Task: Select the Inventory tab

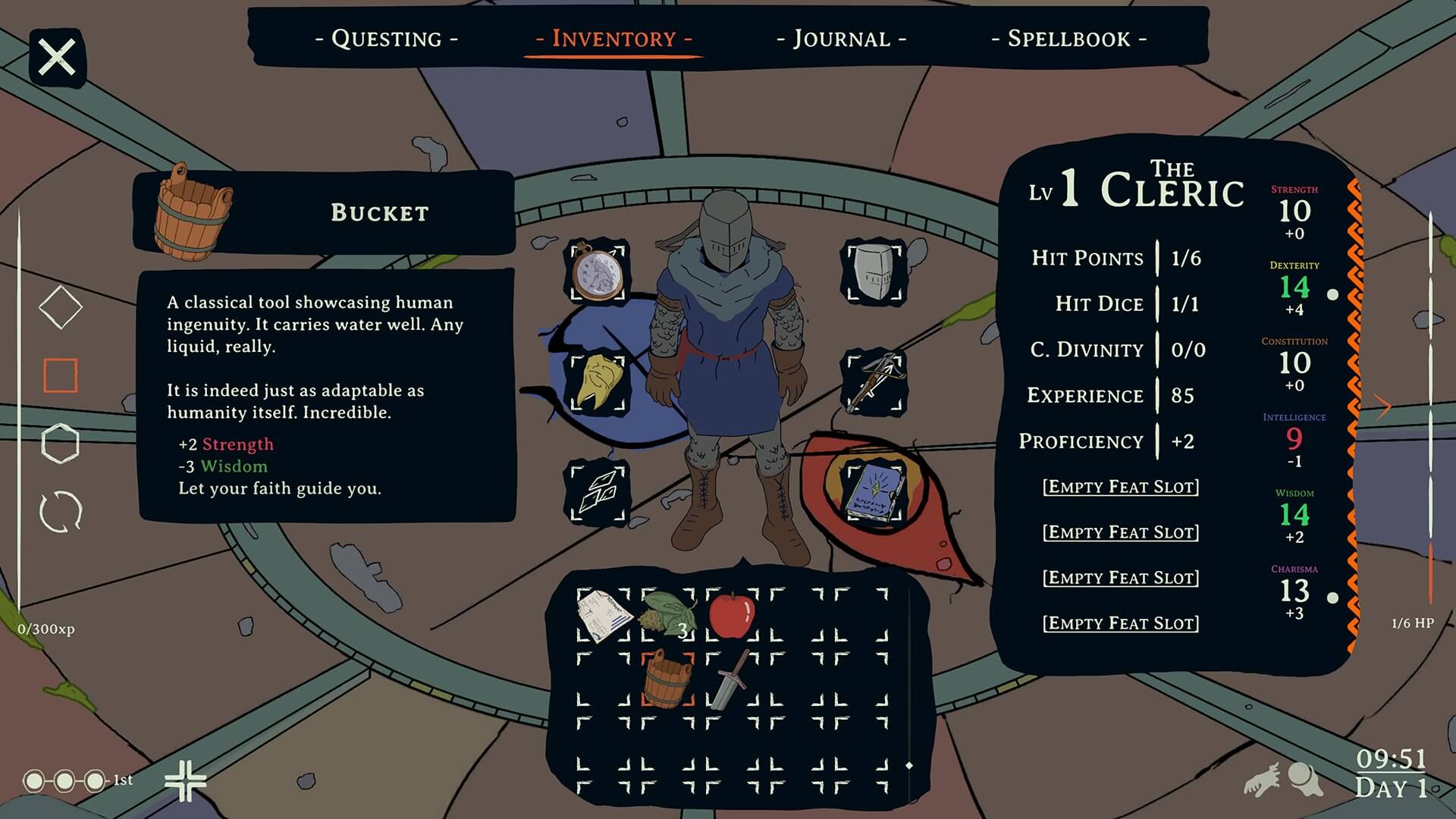Action: 613,39
